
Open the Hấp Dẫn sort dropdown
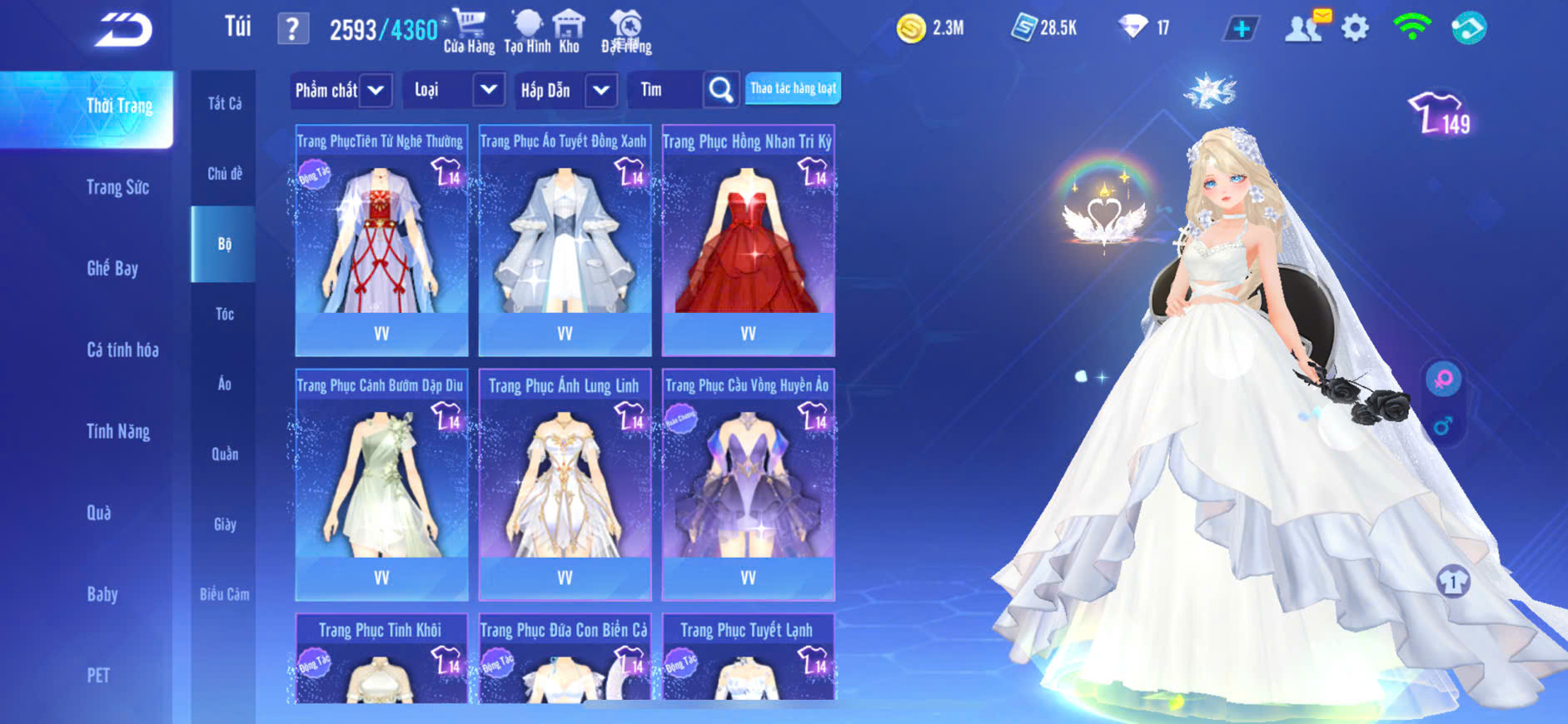[601, 90]
